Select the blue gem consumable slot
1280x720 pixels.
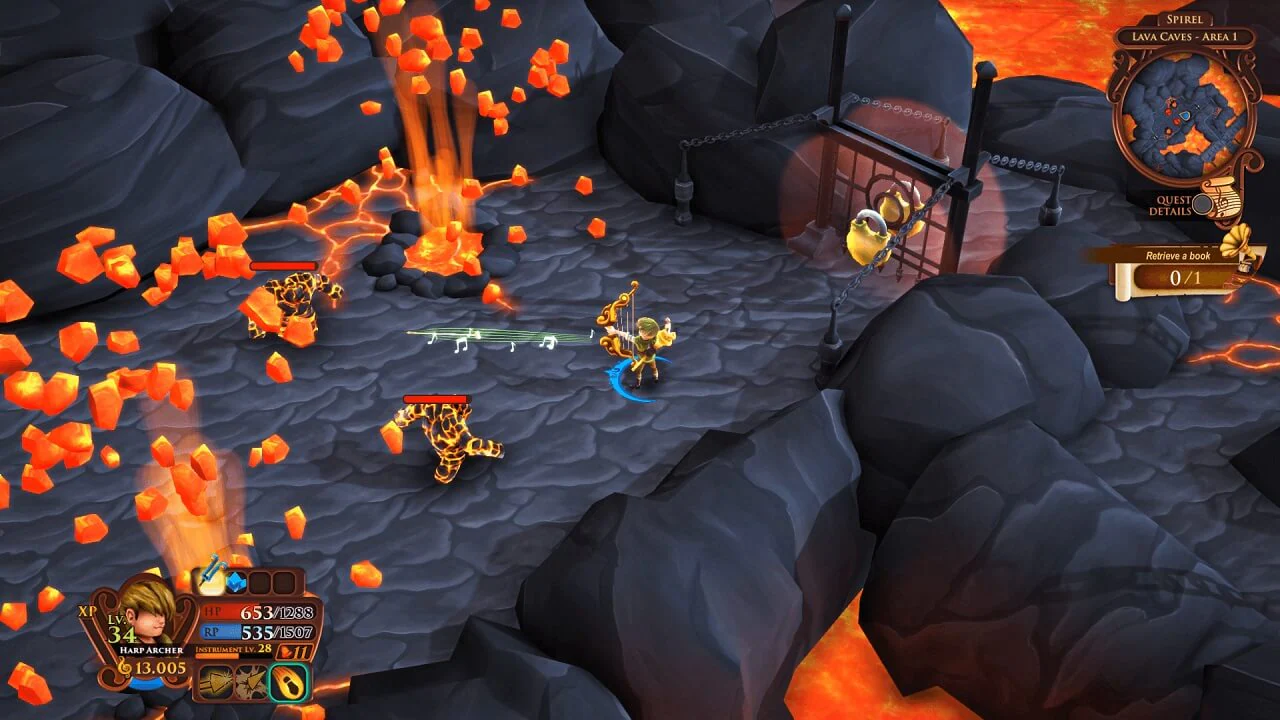(x=237, y=581)
